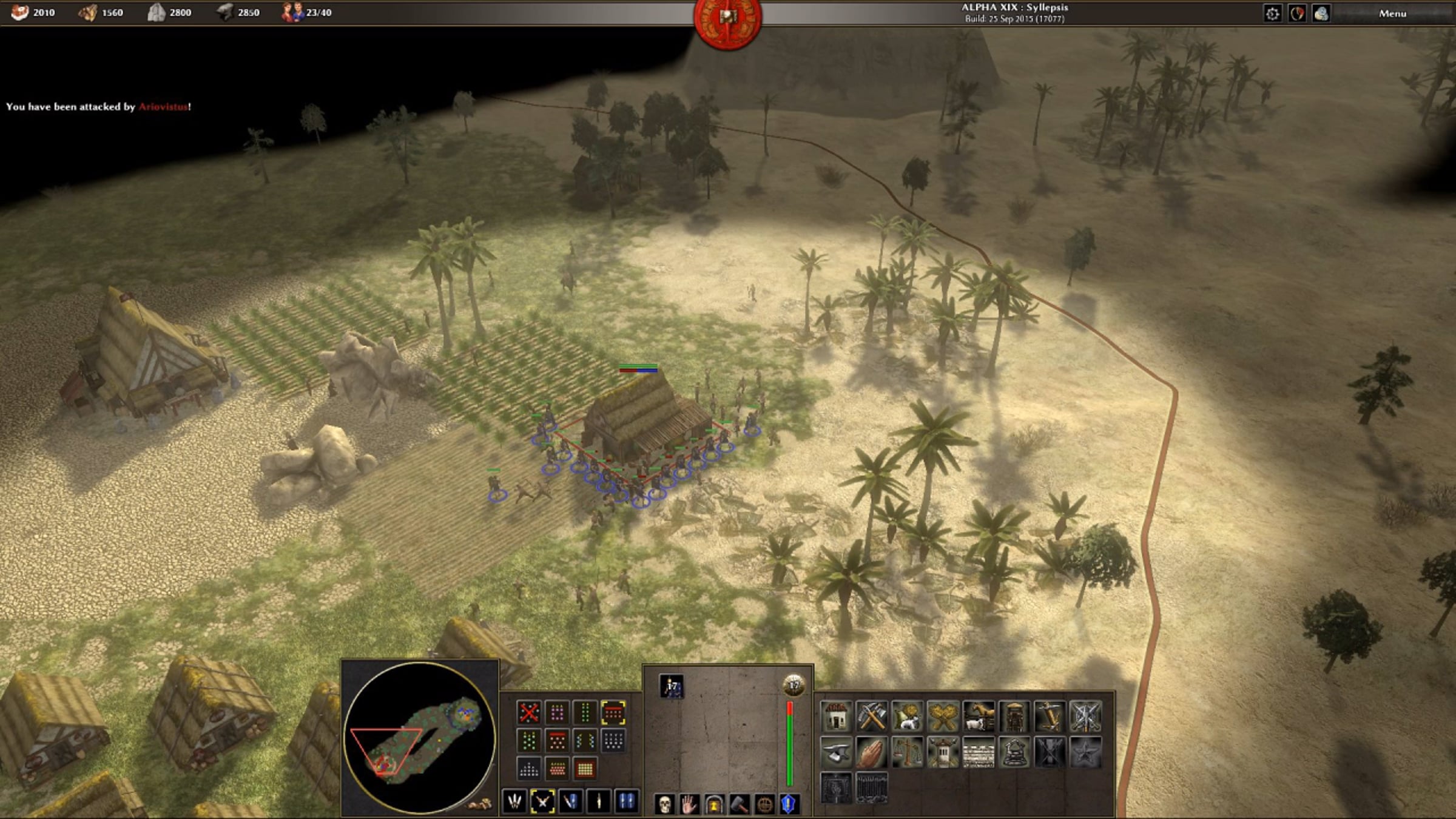Choose the crossed wheat sheaves field building
Screen dimensions: 1456x819
coord(943,716)
